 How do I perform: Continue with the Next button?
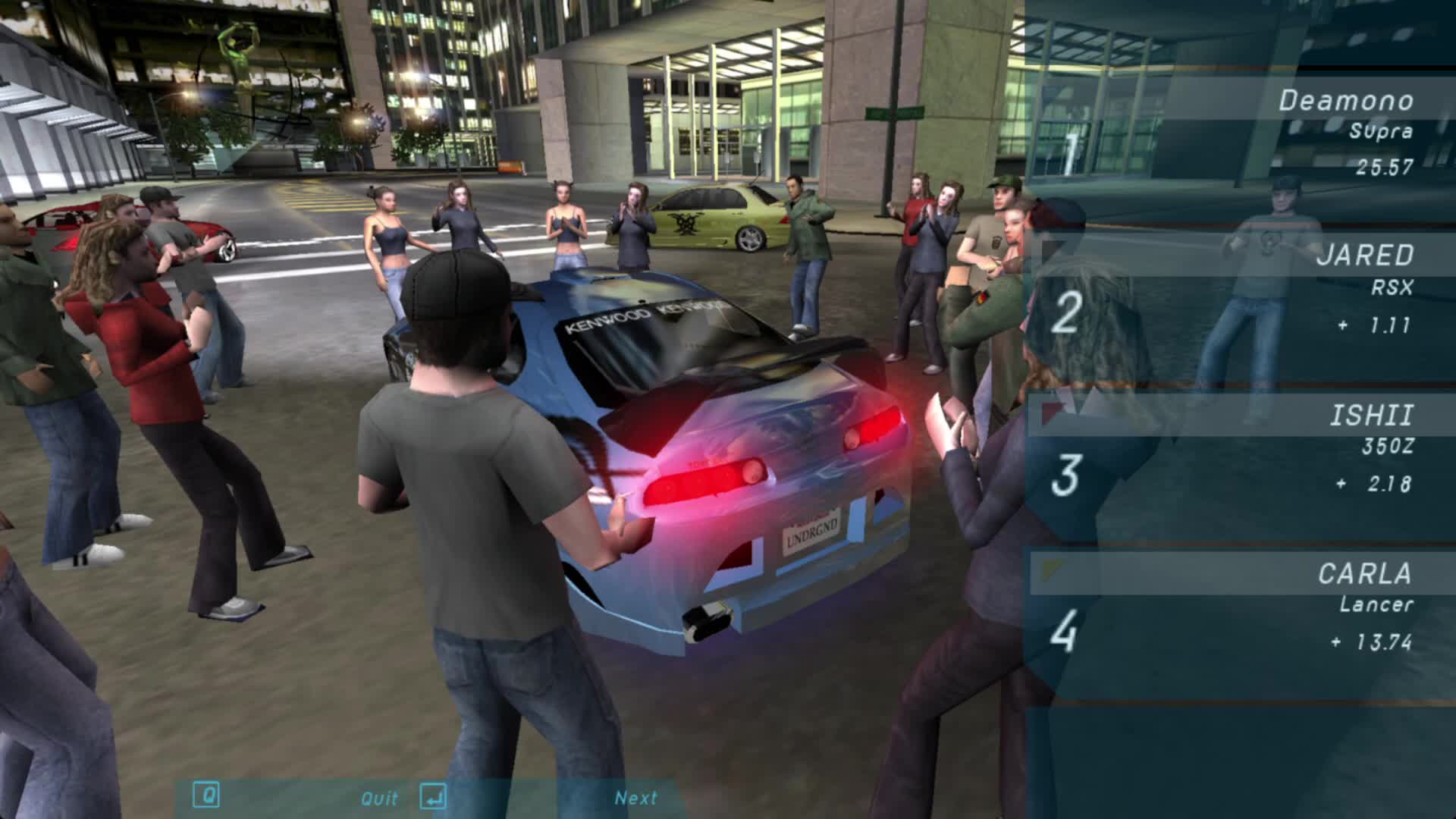pos(635,798)
